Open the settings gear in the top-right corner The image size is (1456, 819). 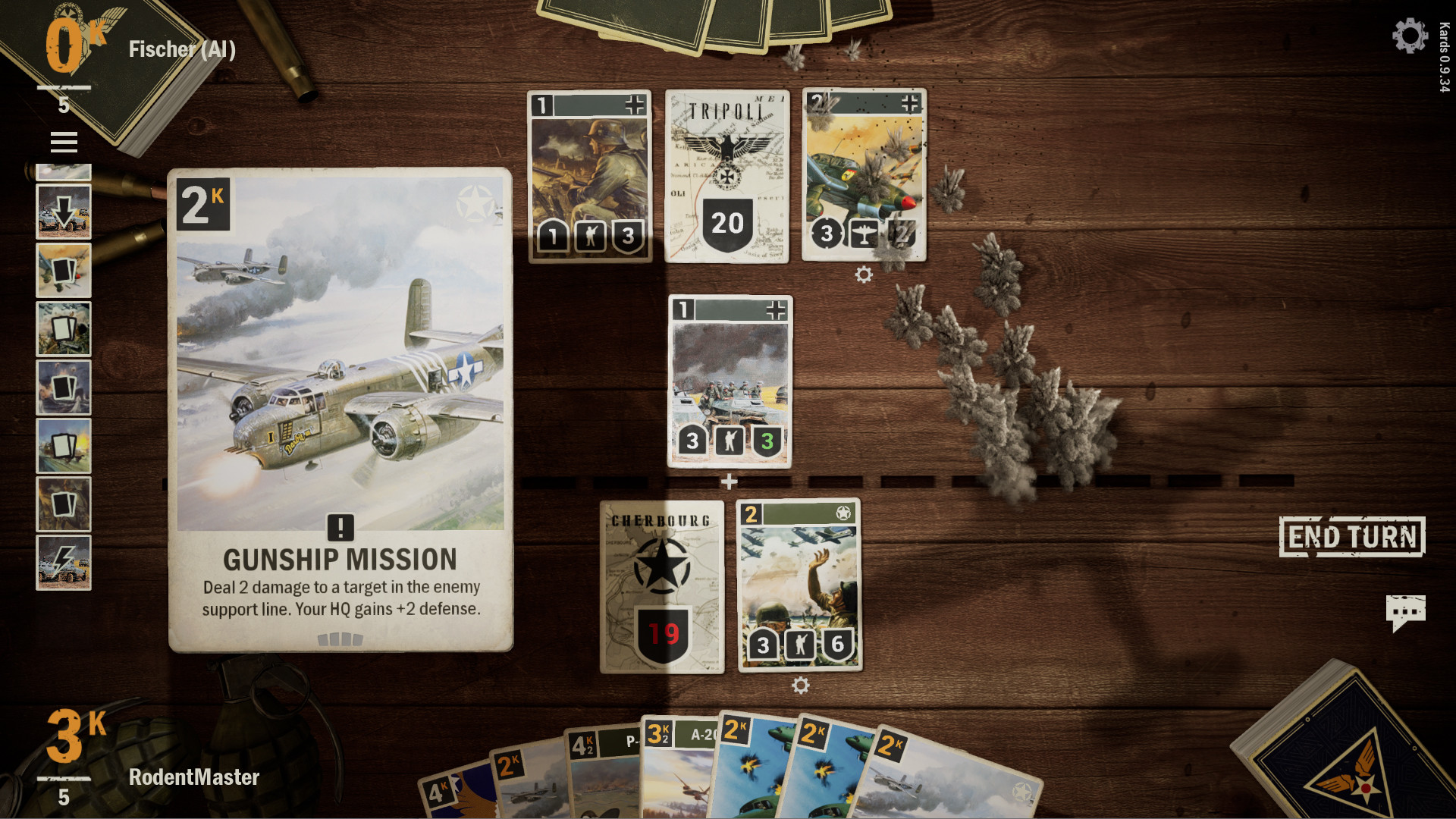(1409, 35)
